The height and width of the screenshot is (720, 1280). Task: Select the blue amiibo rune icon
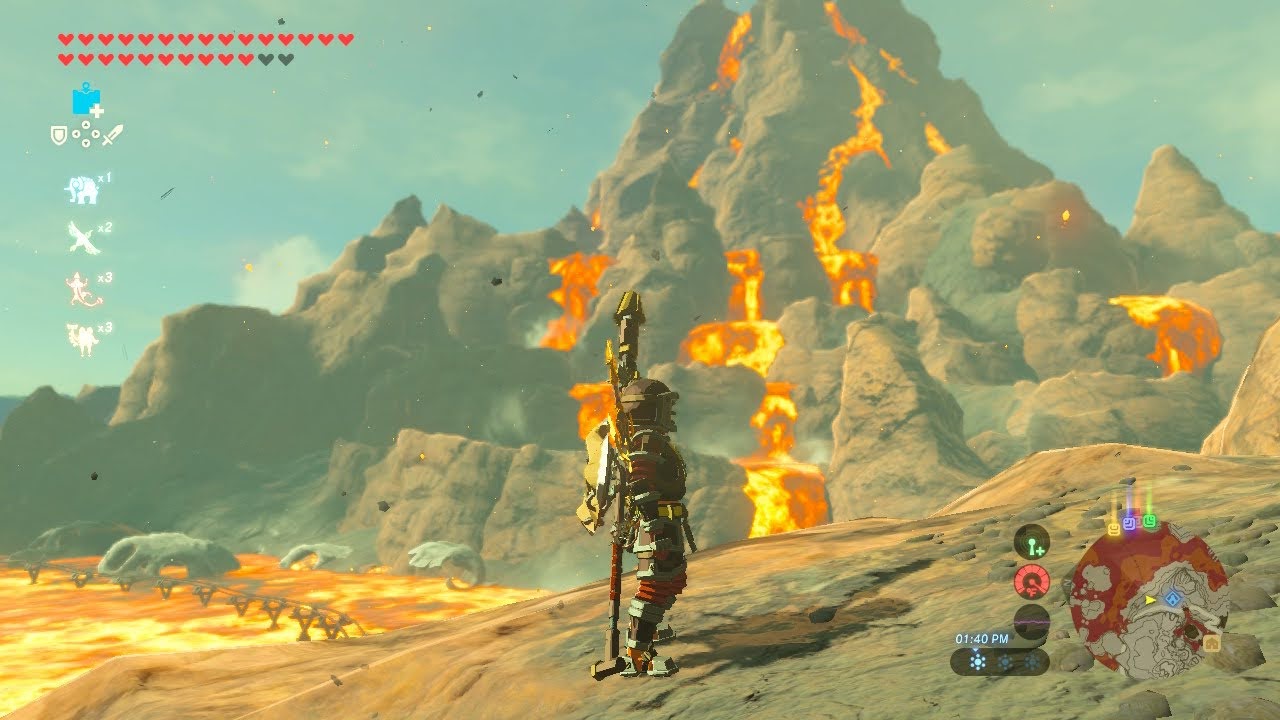(86, 100)
